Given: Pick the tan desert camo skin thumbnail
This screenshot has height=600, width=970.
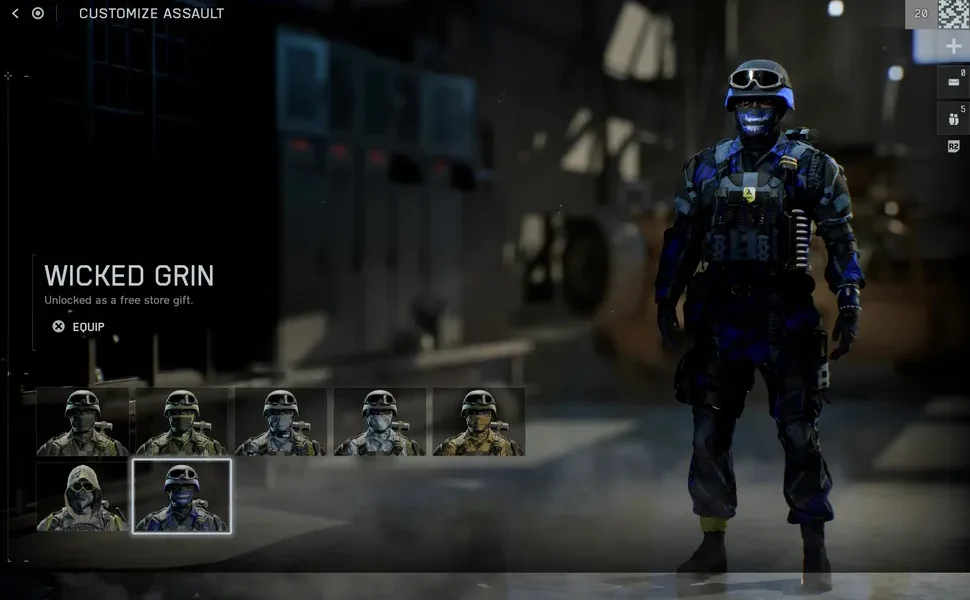Looking at the screenshot, I should point(478,422).
